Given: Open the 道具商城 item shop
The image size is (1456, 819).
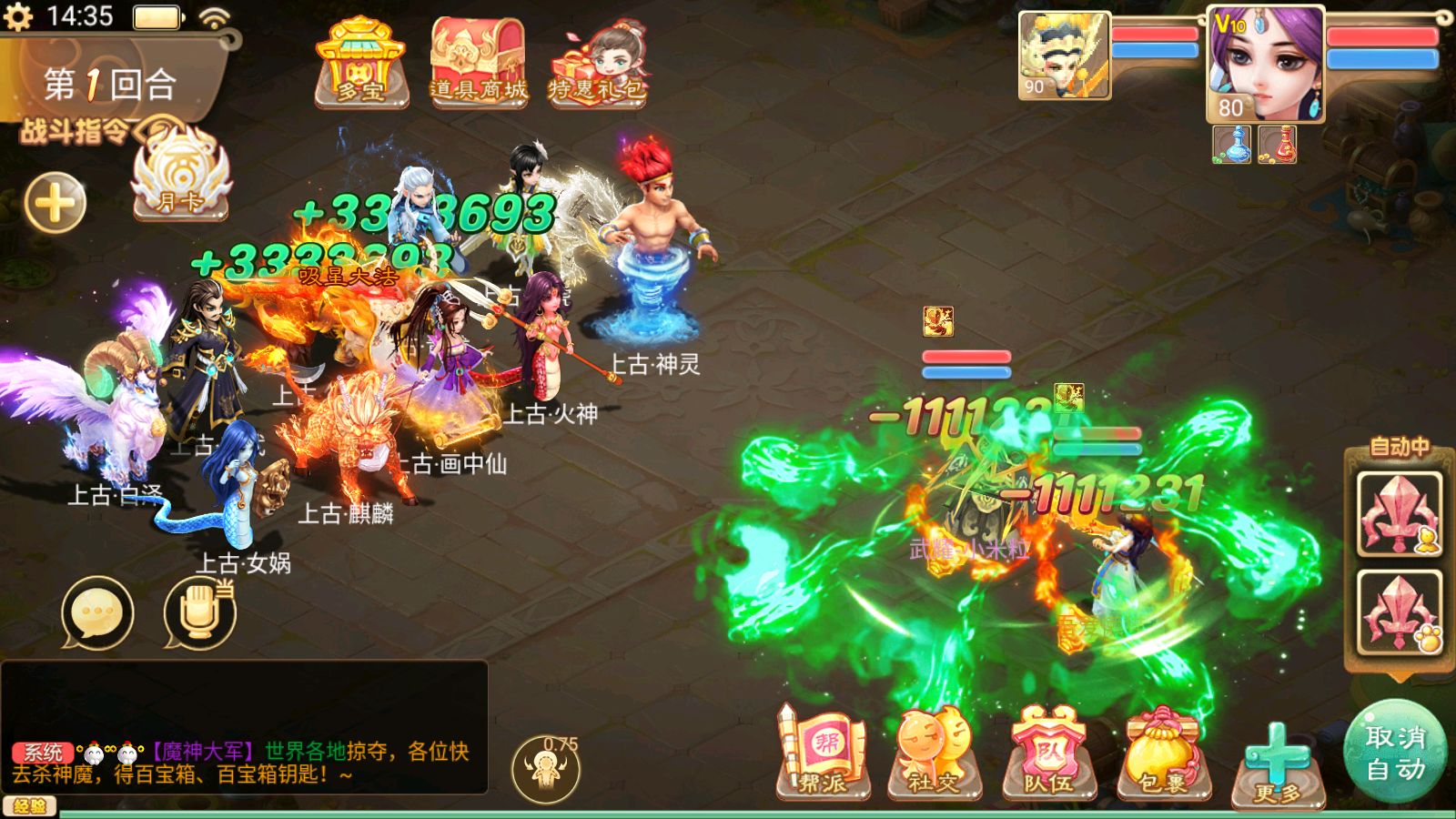Looking at the screenshot, I should [479, 64].
